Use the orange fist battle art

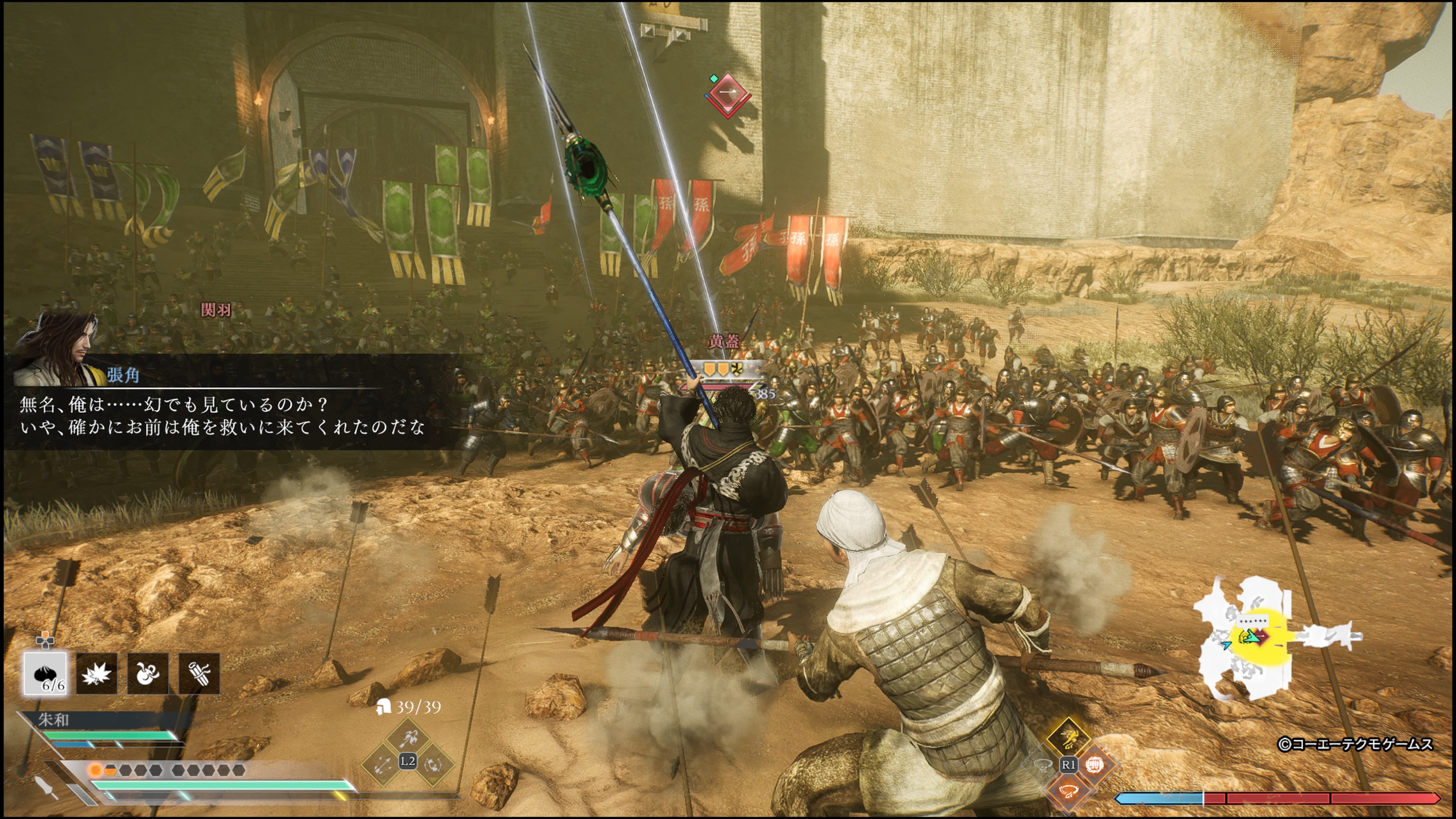(x=1094, y=765)
